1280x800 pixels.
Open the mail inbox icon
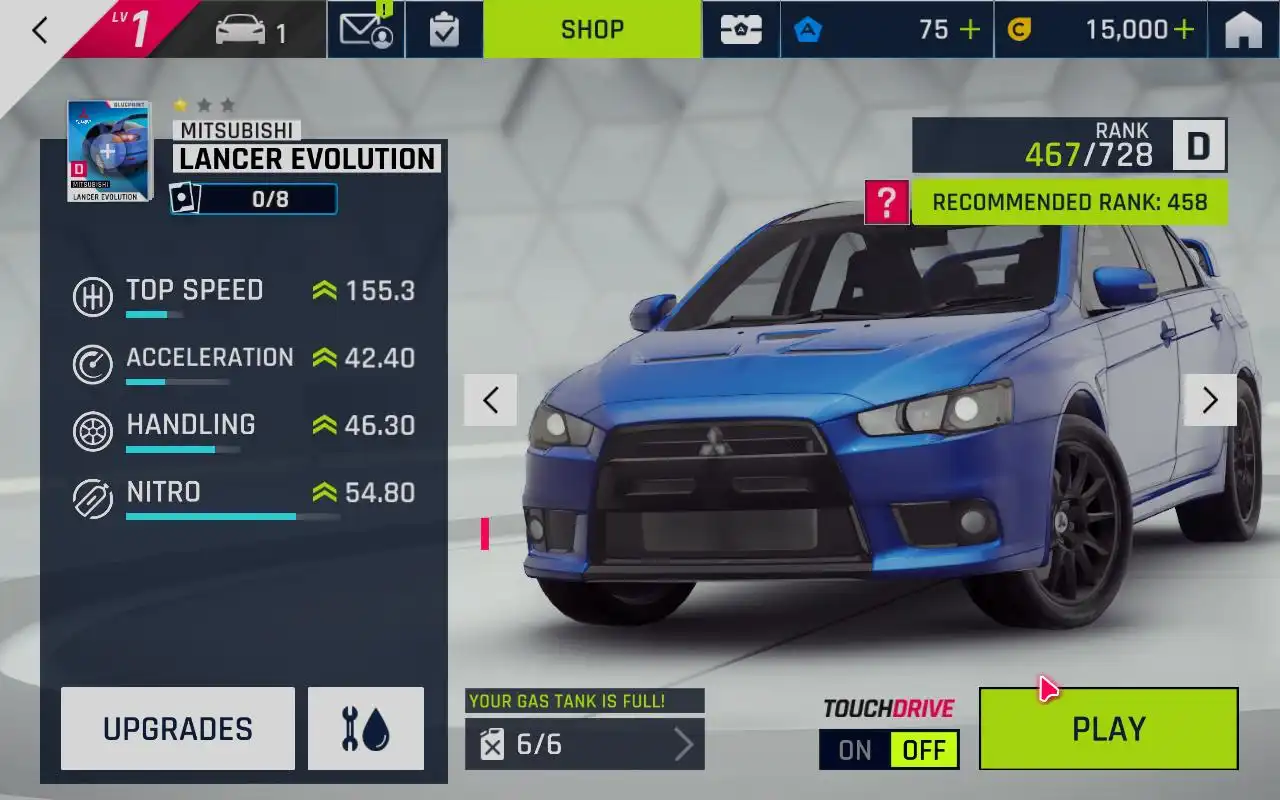coord(366,30)
